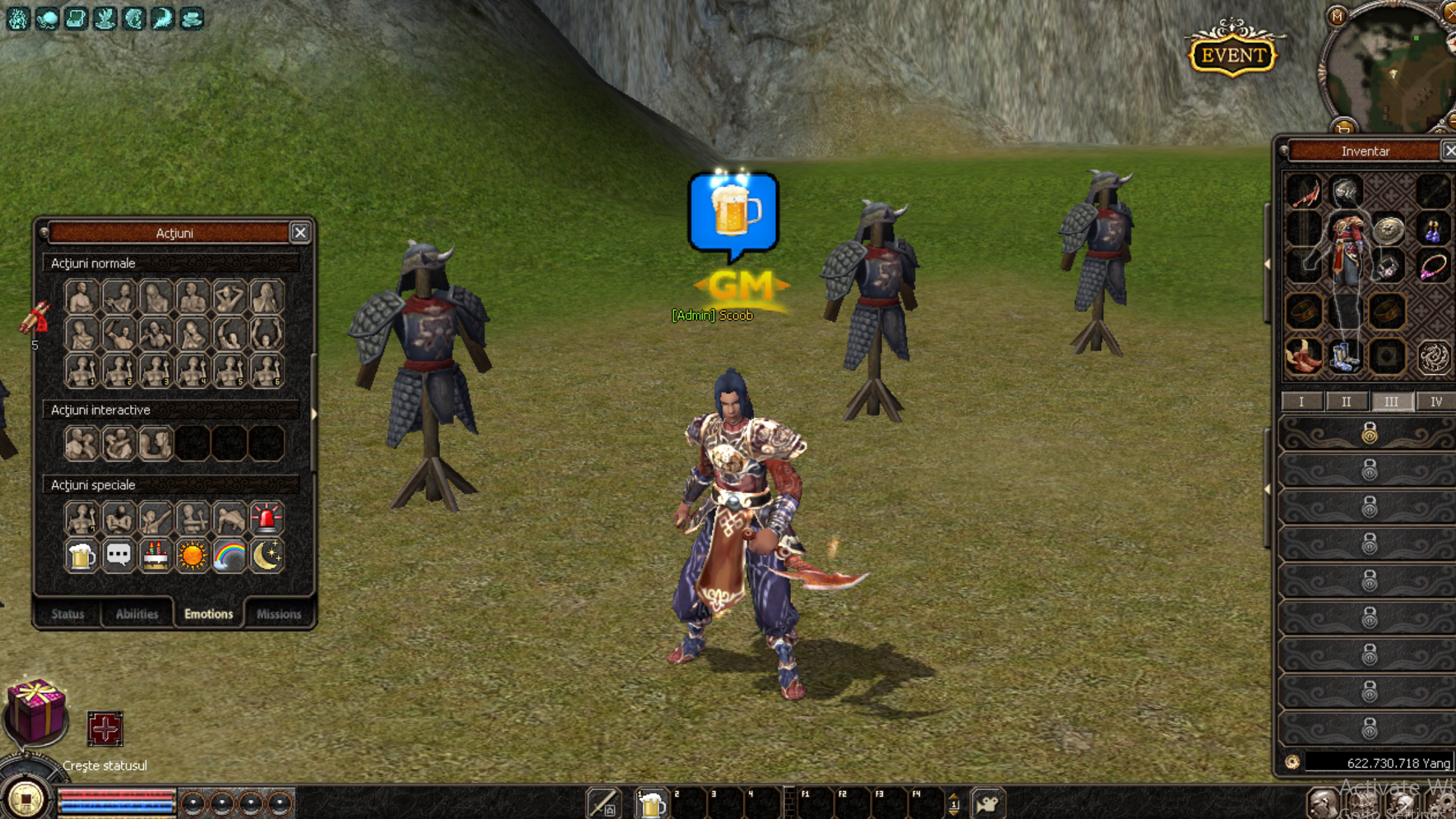Expand the Acțiuni window side arrow
The width and height of the screenshot is (1456, 819).
[315, 412]
